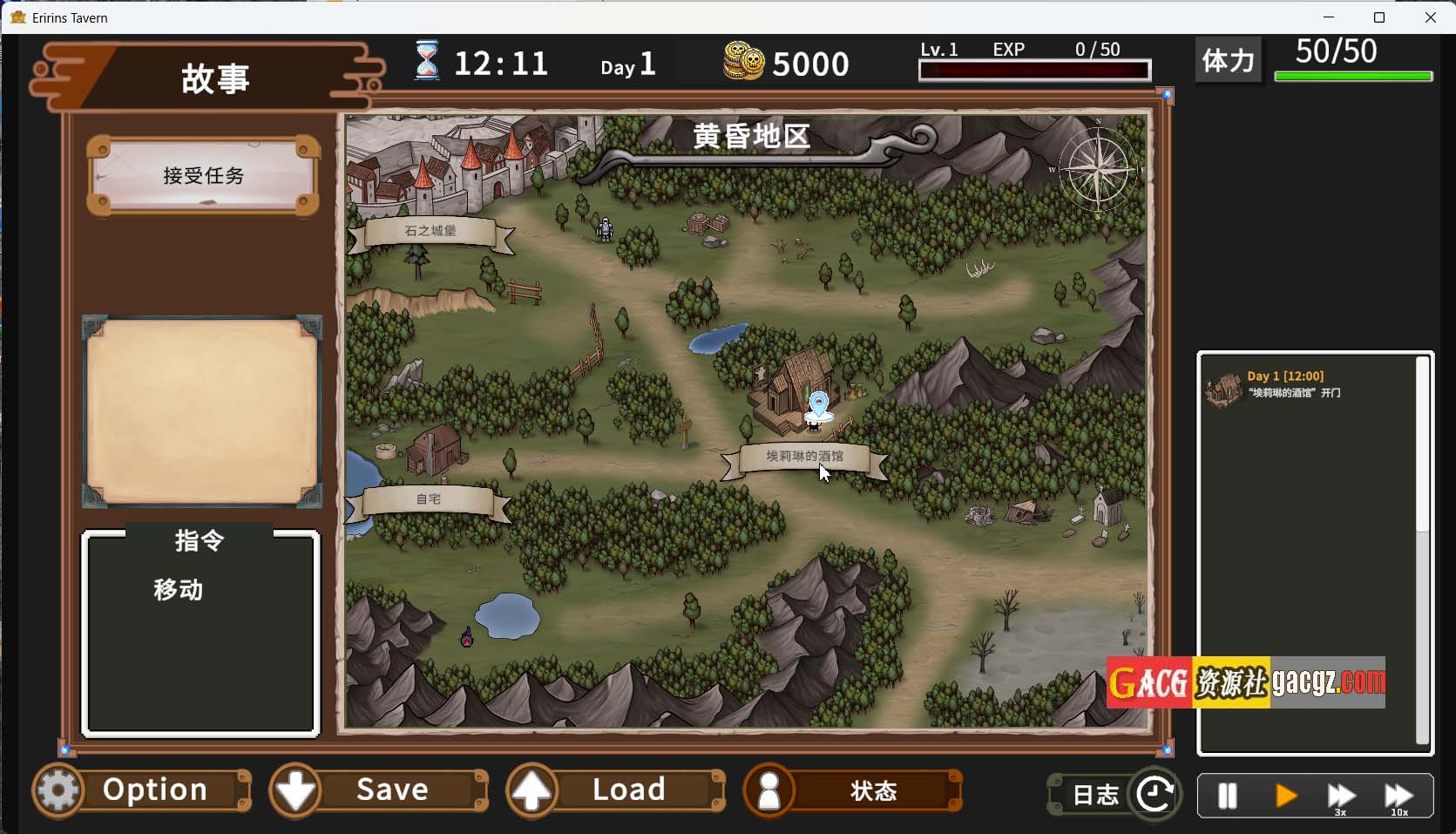Save the game
Screen dimensions: 1456x834
click(379, 790)
